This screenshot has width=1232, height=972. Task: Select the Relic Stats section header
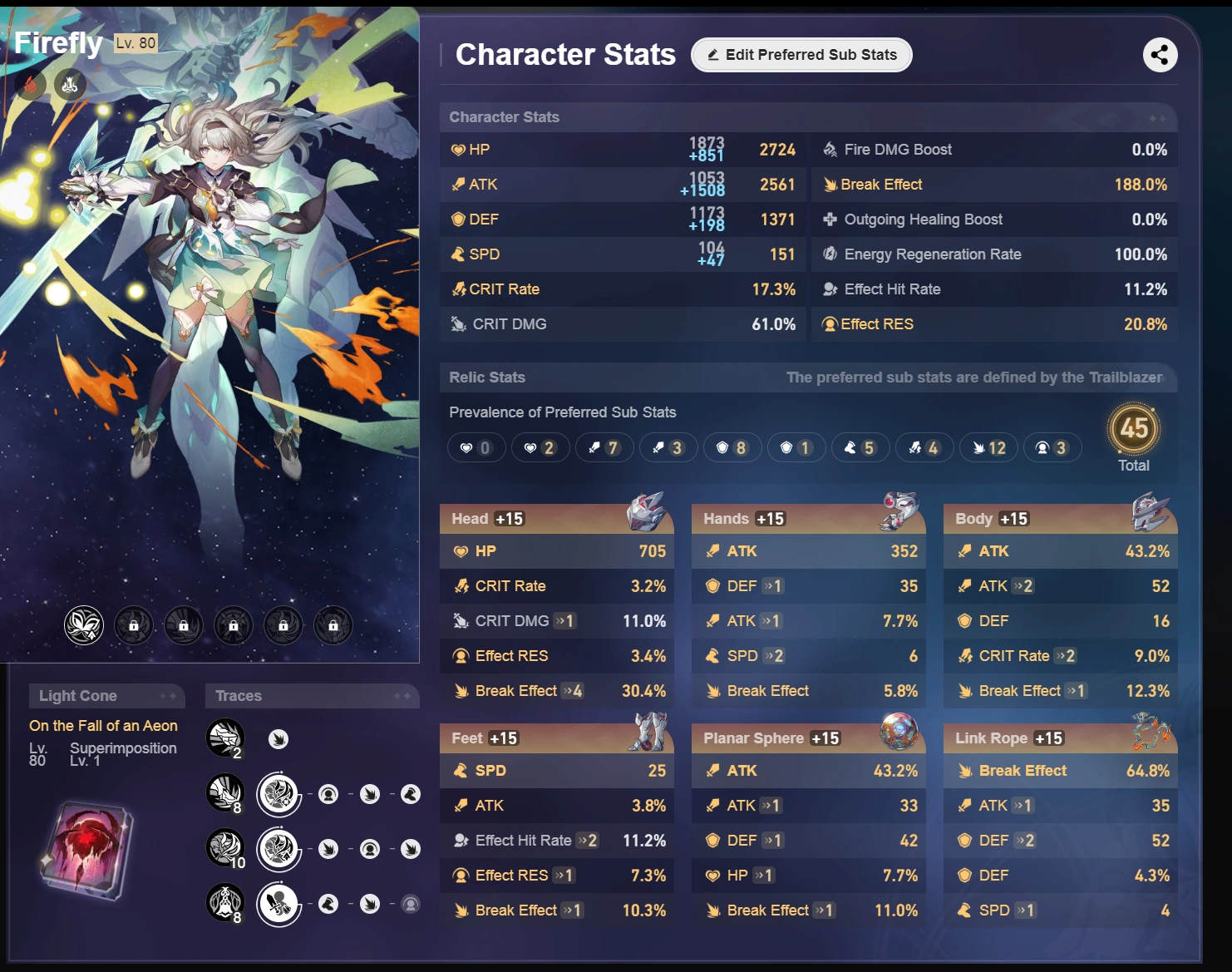point(487,377)
